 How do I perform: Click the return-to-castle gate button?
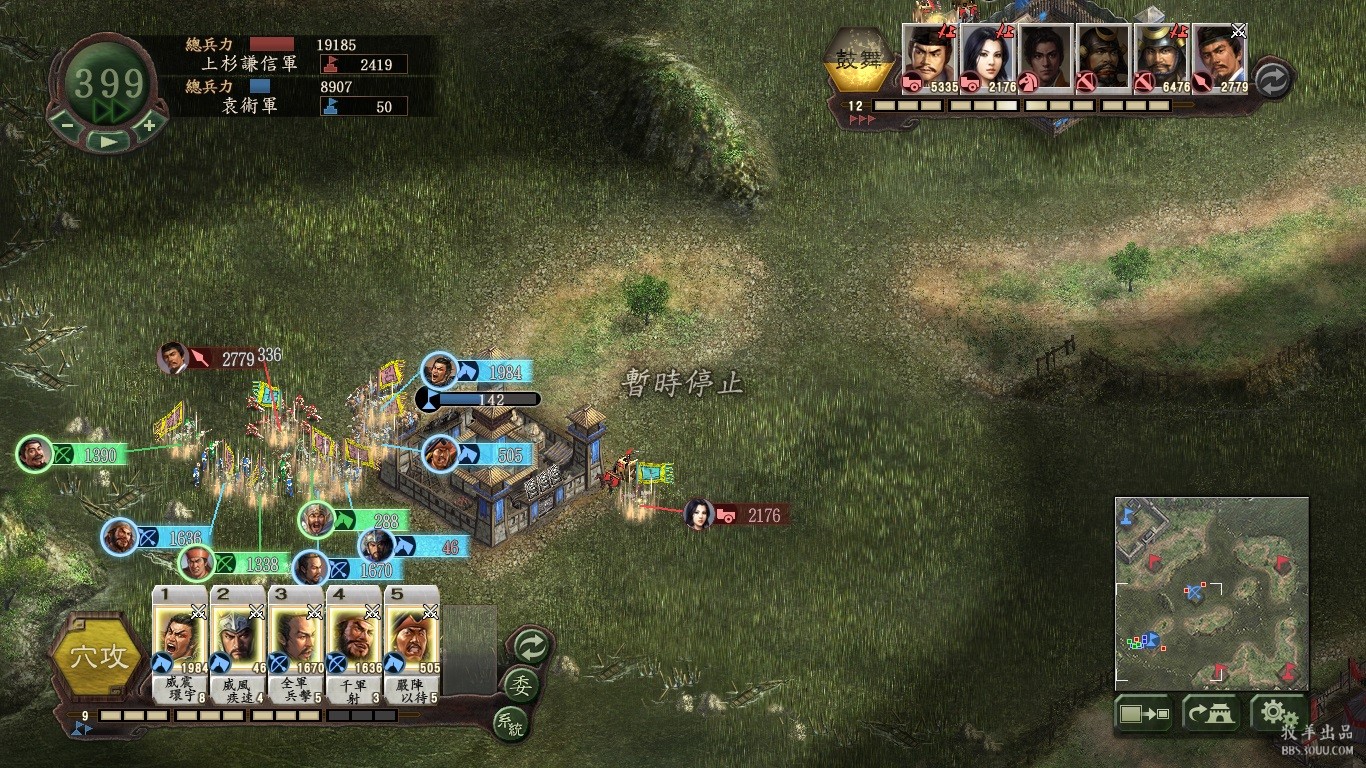[x=1211, y=714]
